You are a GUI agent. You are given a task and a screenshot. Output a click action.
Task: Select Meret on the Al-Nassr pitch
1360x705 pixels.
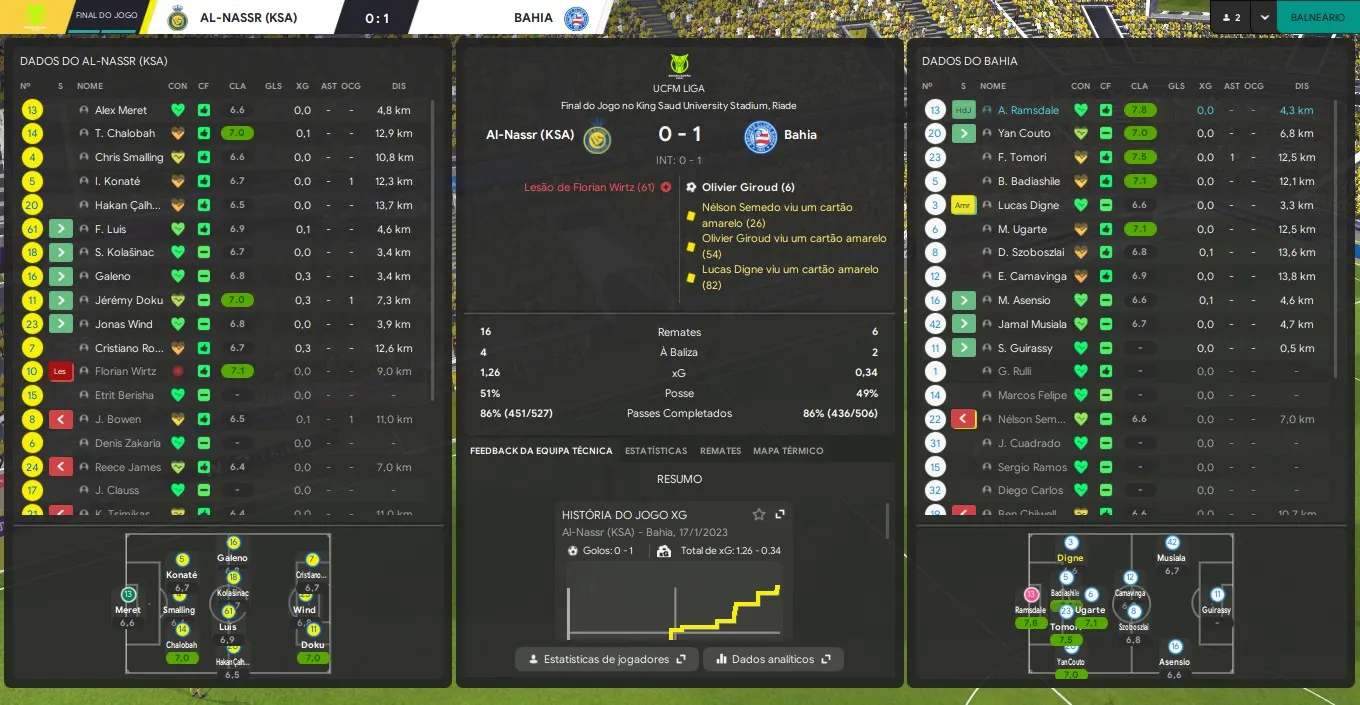[128, 601]
